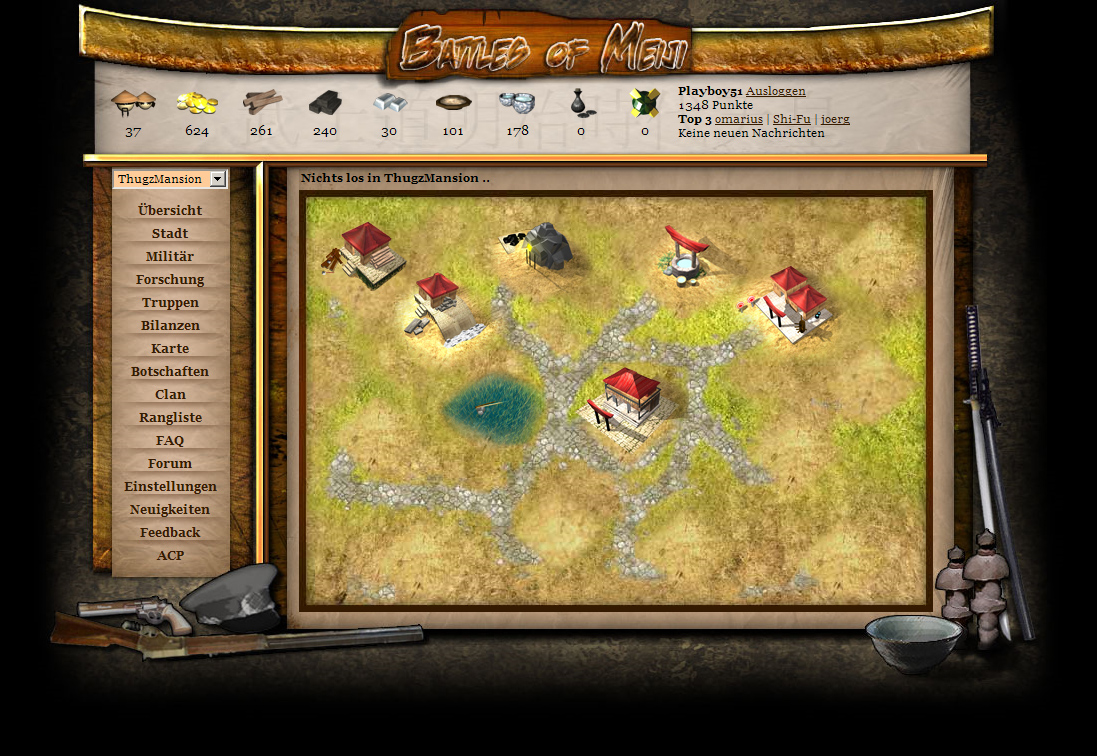Screen dimensions: 1097x756
Task: Open top player Shi-Fu profile
Action: tap(791, 119)
